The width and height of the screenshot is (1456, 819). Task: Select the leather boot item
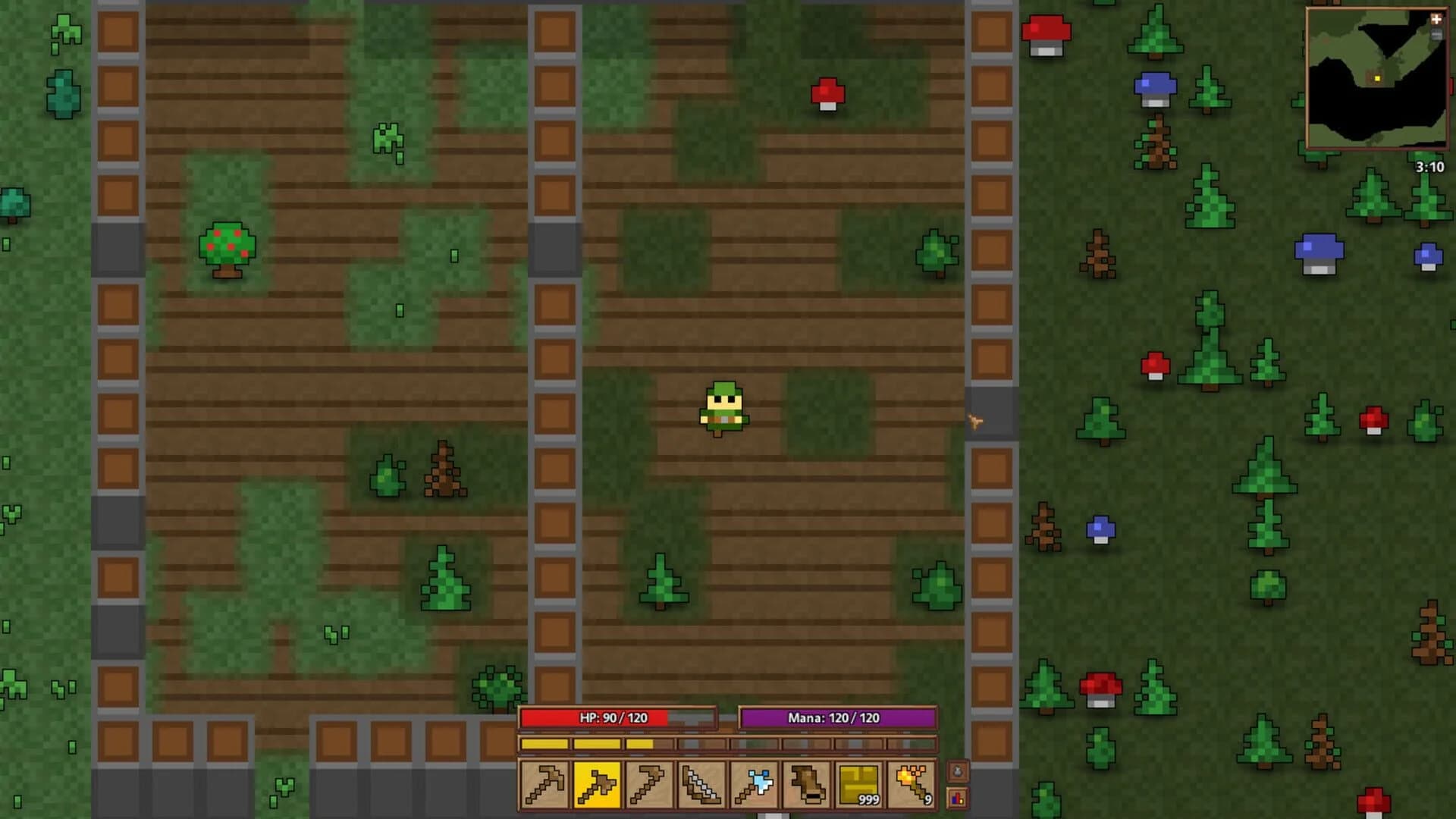[x=807, y=786]
